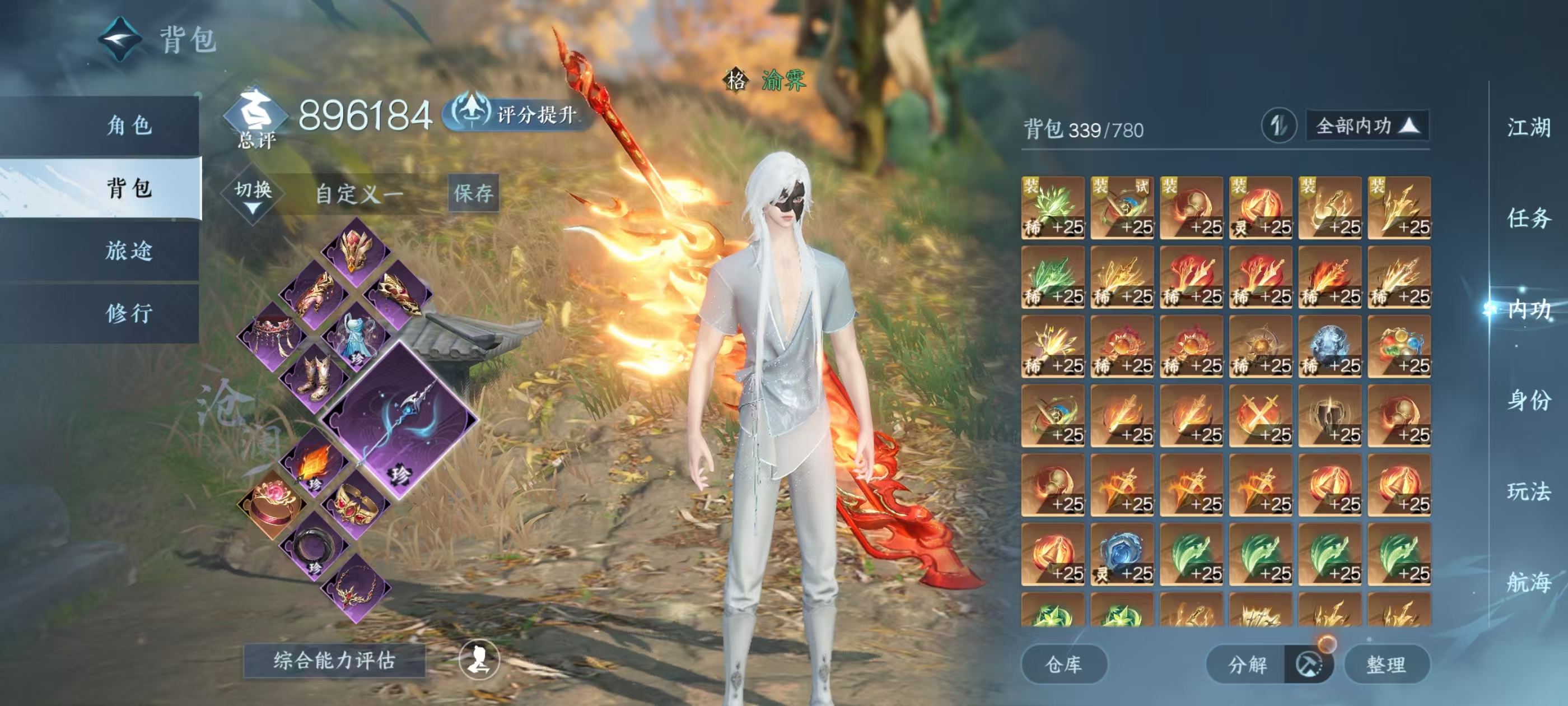Open the 修行 tab

(129, 313)
